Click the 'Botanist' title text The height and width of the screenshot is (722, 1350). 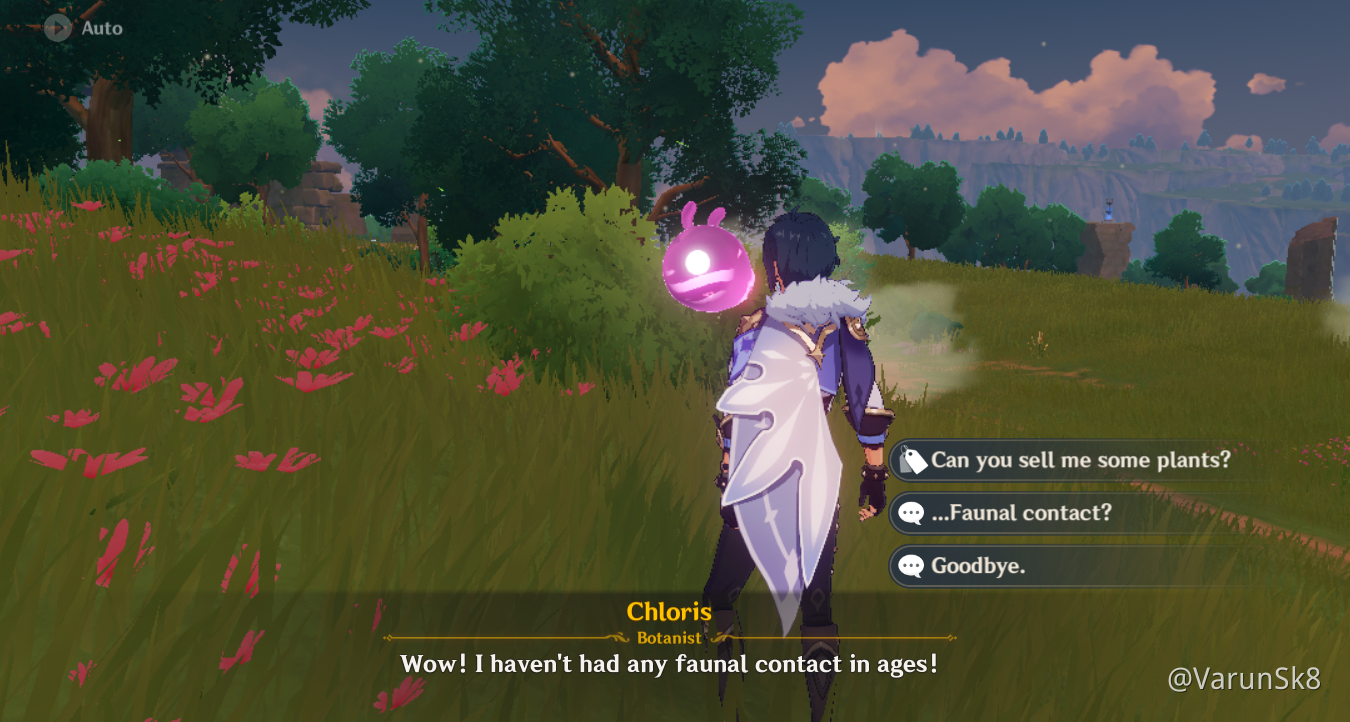coord(667,635)
